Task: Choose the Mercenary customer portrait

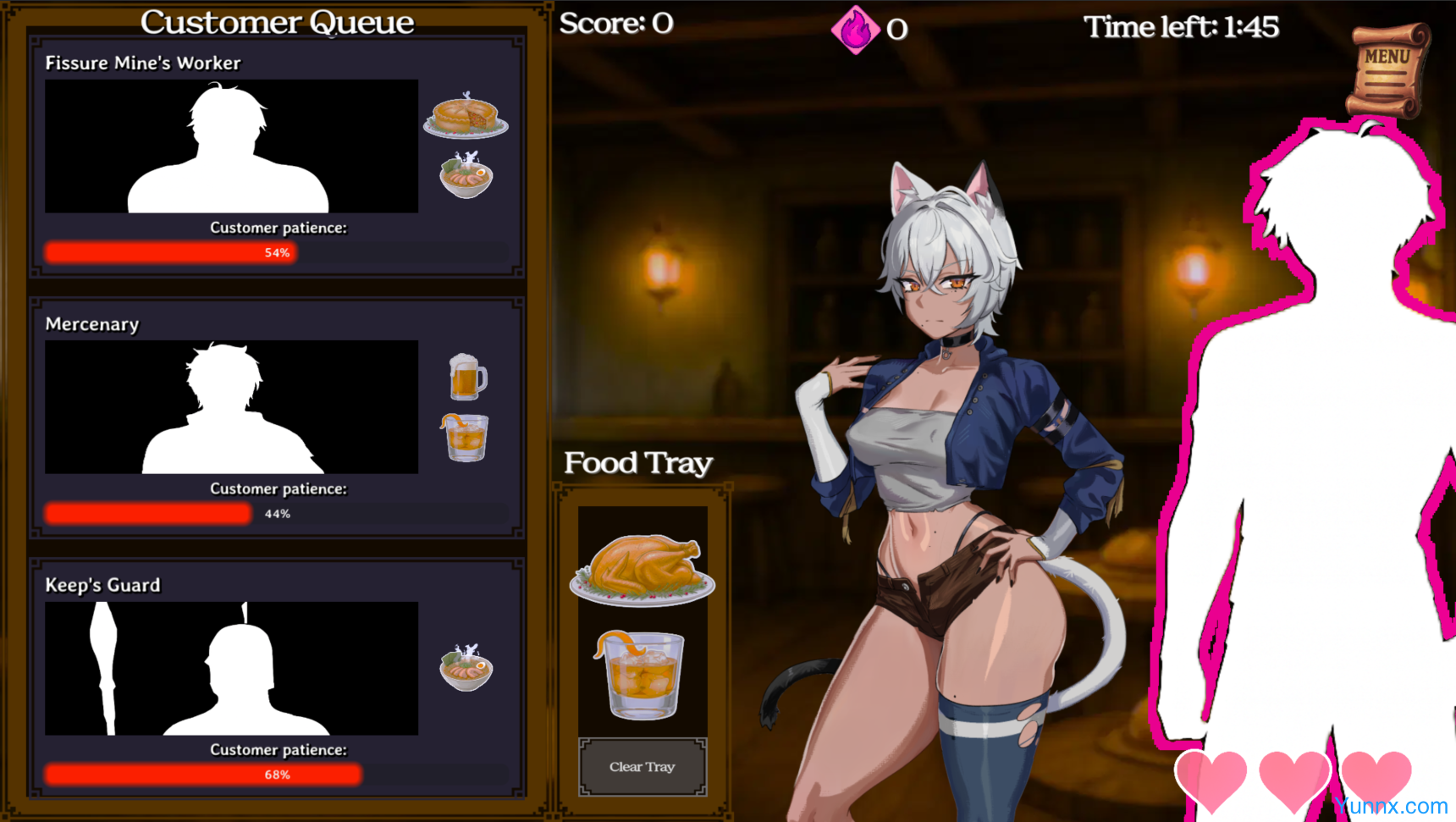Action: point(231,407)
